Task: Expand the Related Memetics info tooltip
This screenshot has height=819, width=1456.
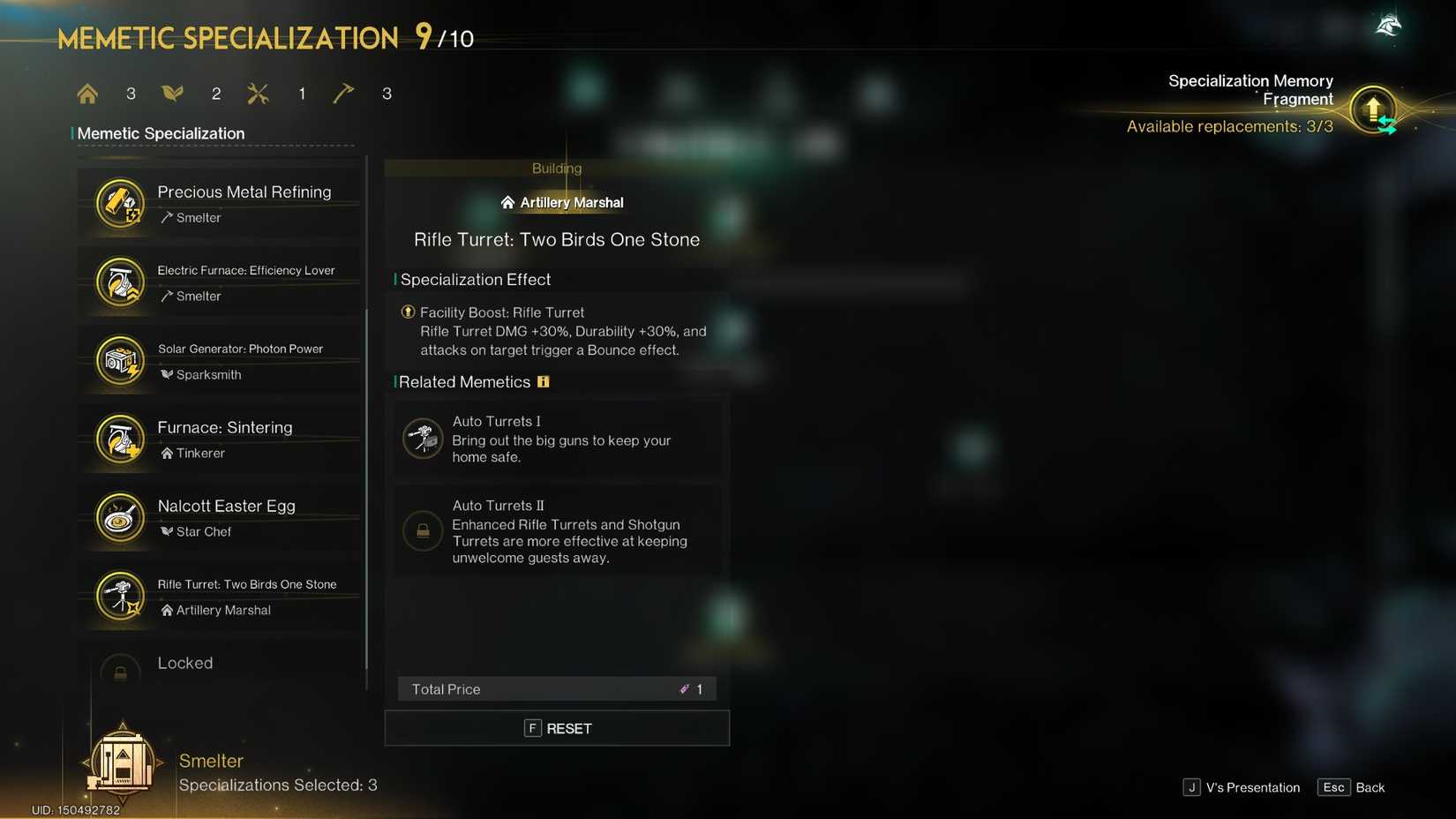Action: [543, 381]
